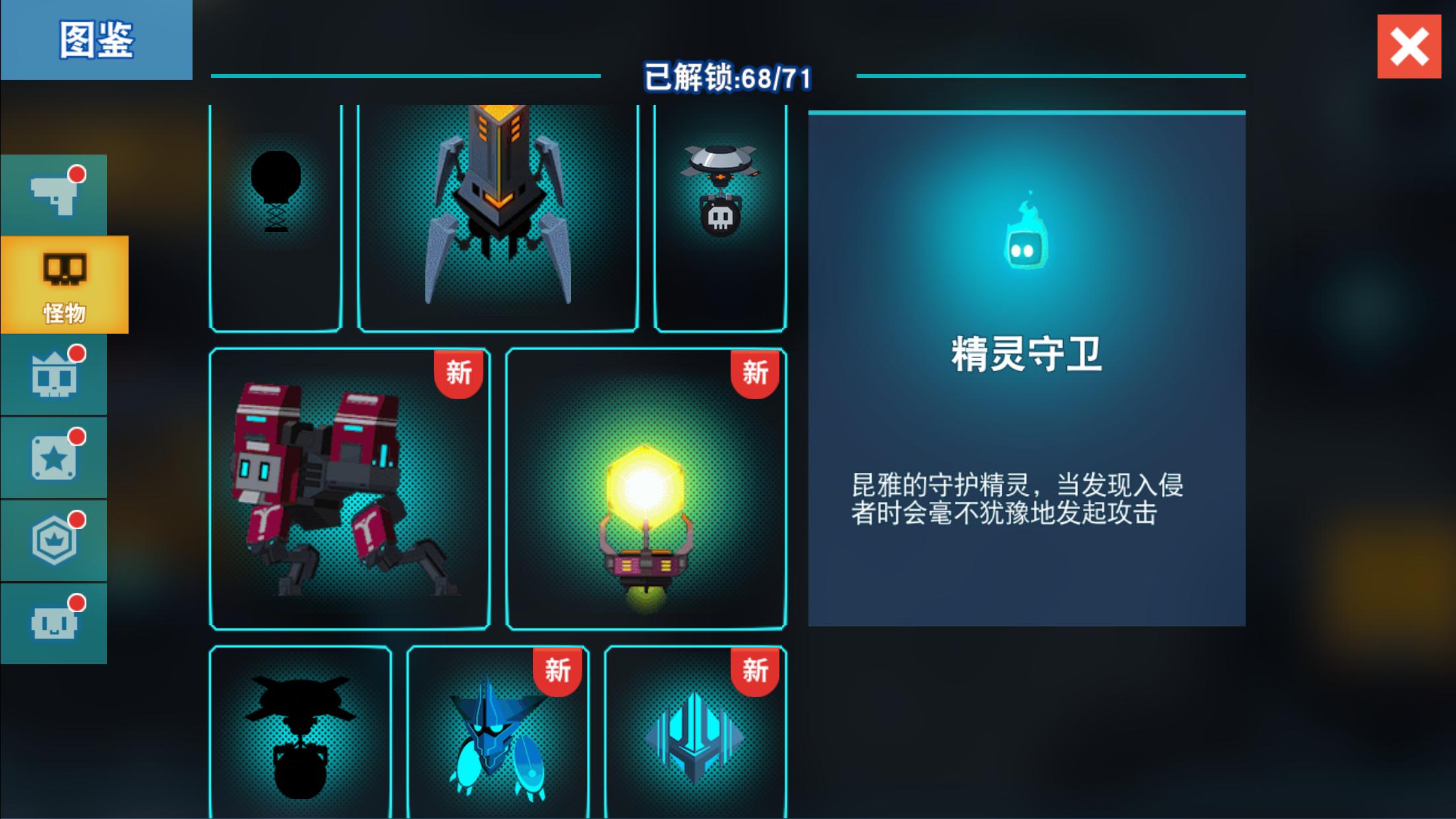Viewport: 1456px width, 819px height.
Task: Open the star badge category
Action: point(54,455)
